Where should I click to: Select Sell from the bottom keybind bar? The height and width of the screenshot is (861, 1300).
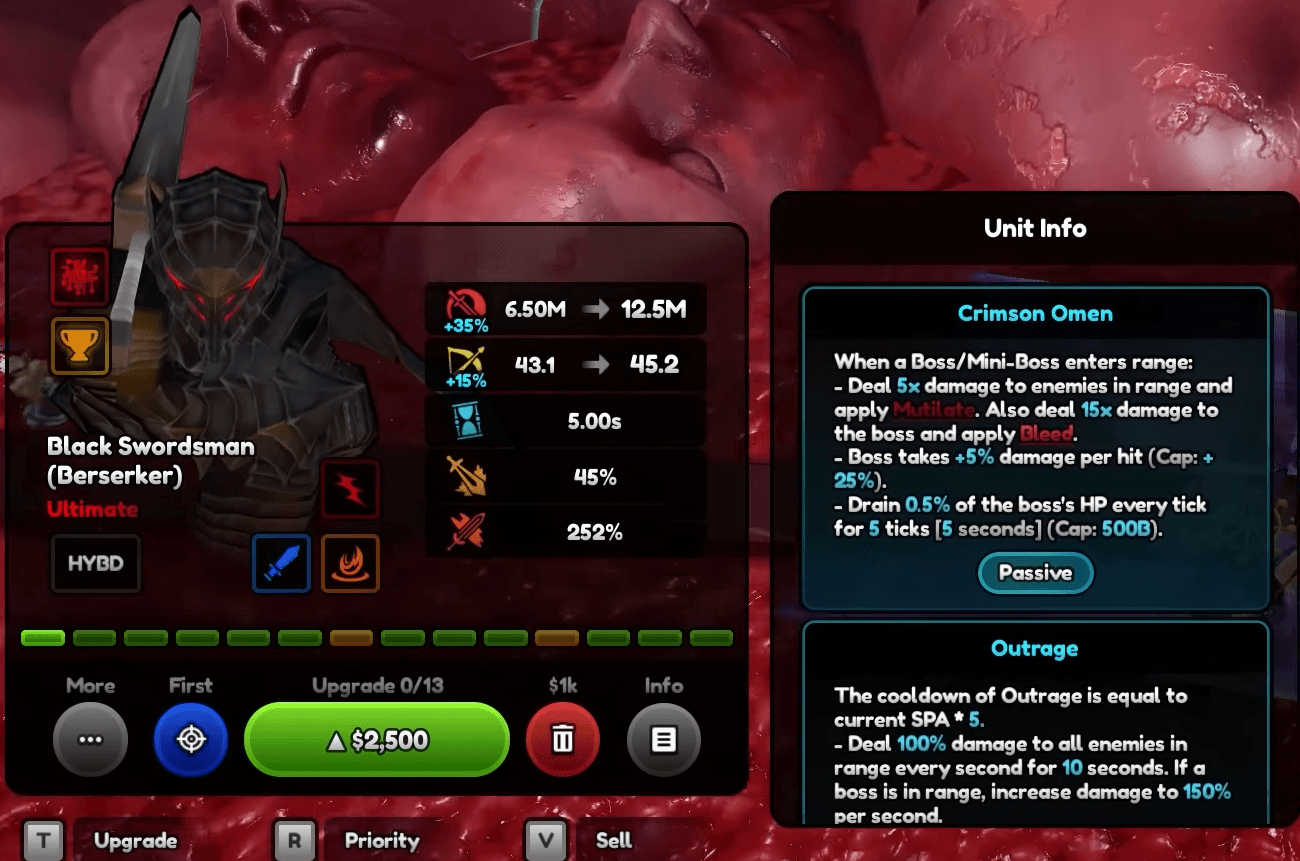[x=612, y=841]
